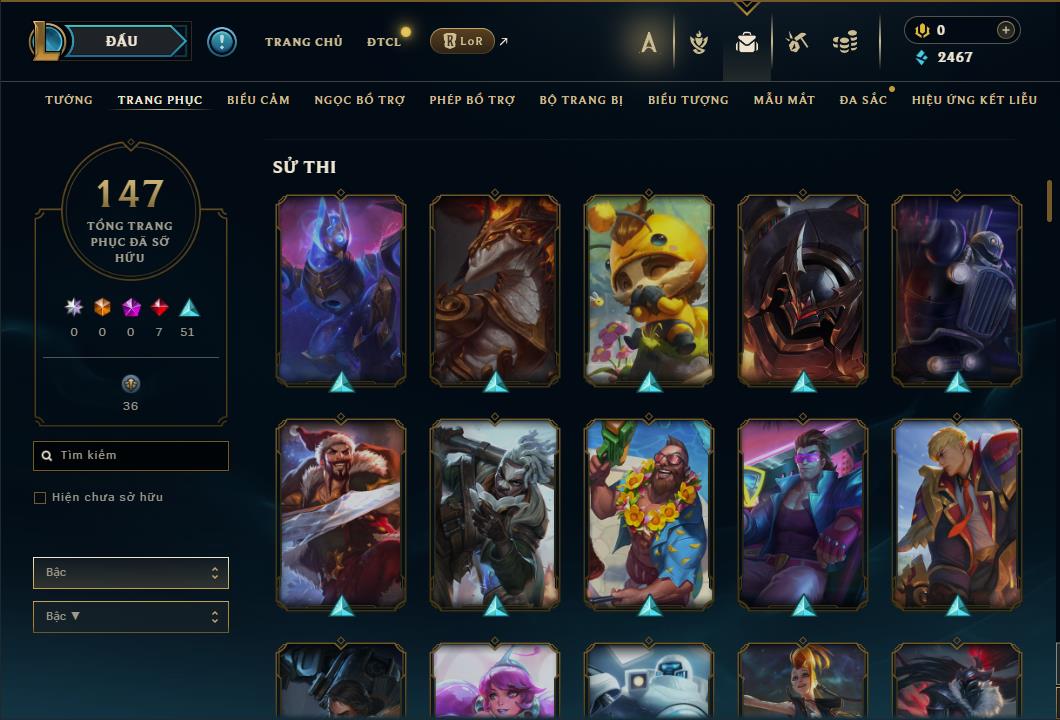The image size is (1060, 720).
Task: Open the hammer crafting icon
Action: (796, 42)
